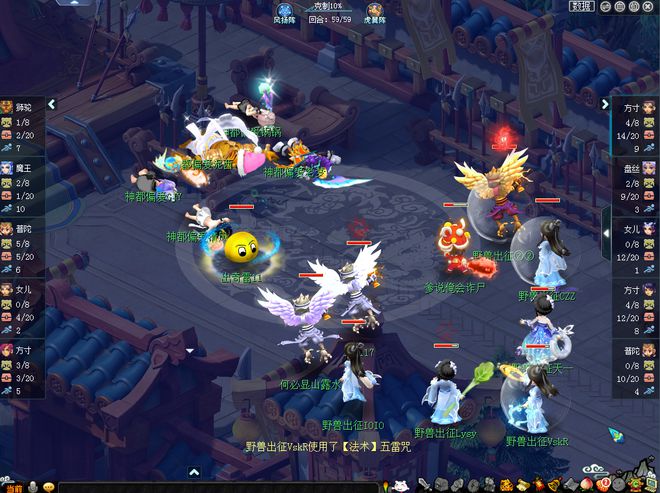
Task: Open the 数据 button at top right
Action: tap(581, 6)
